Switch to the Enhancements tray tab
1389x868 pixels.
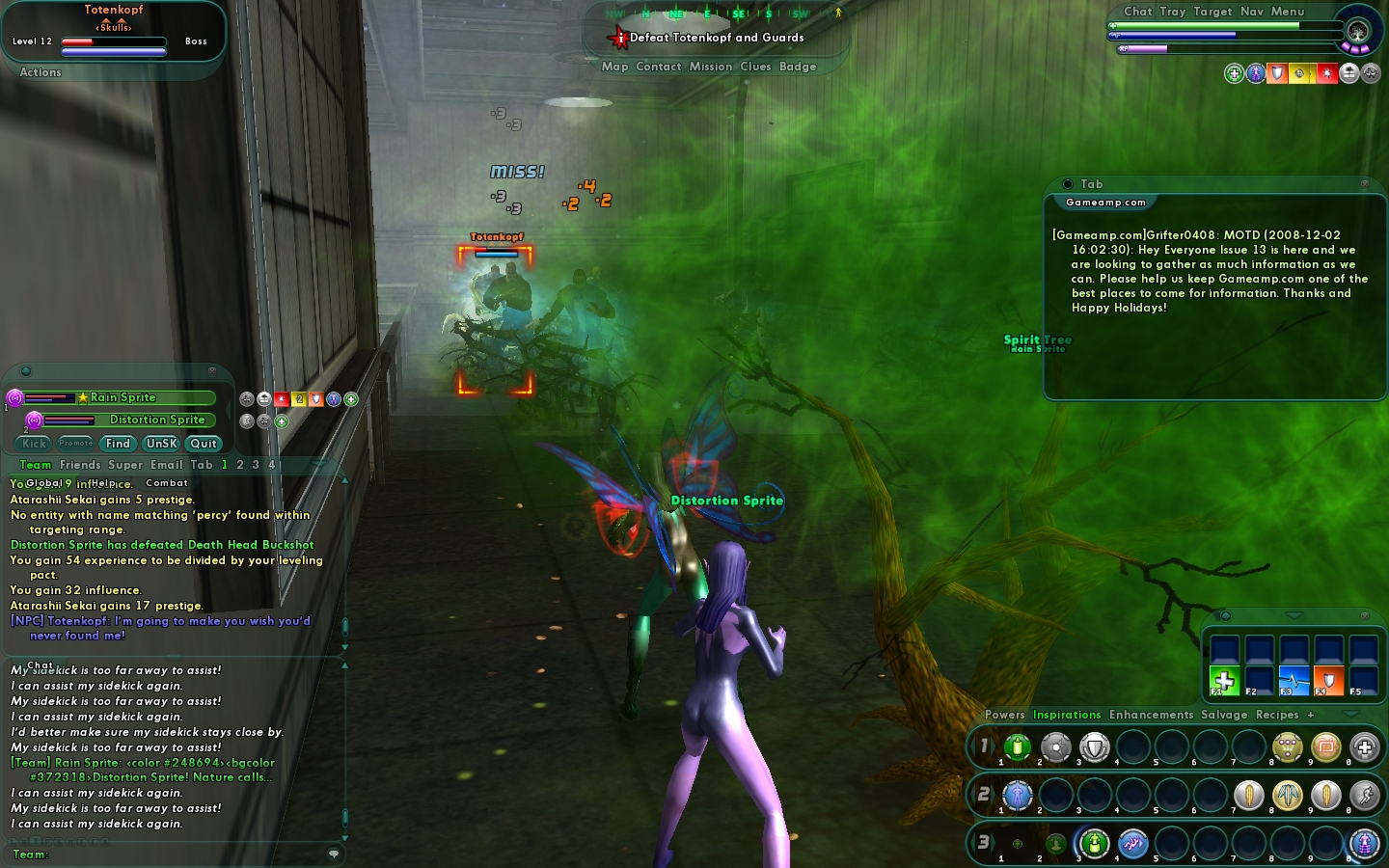point(1151,715)
